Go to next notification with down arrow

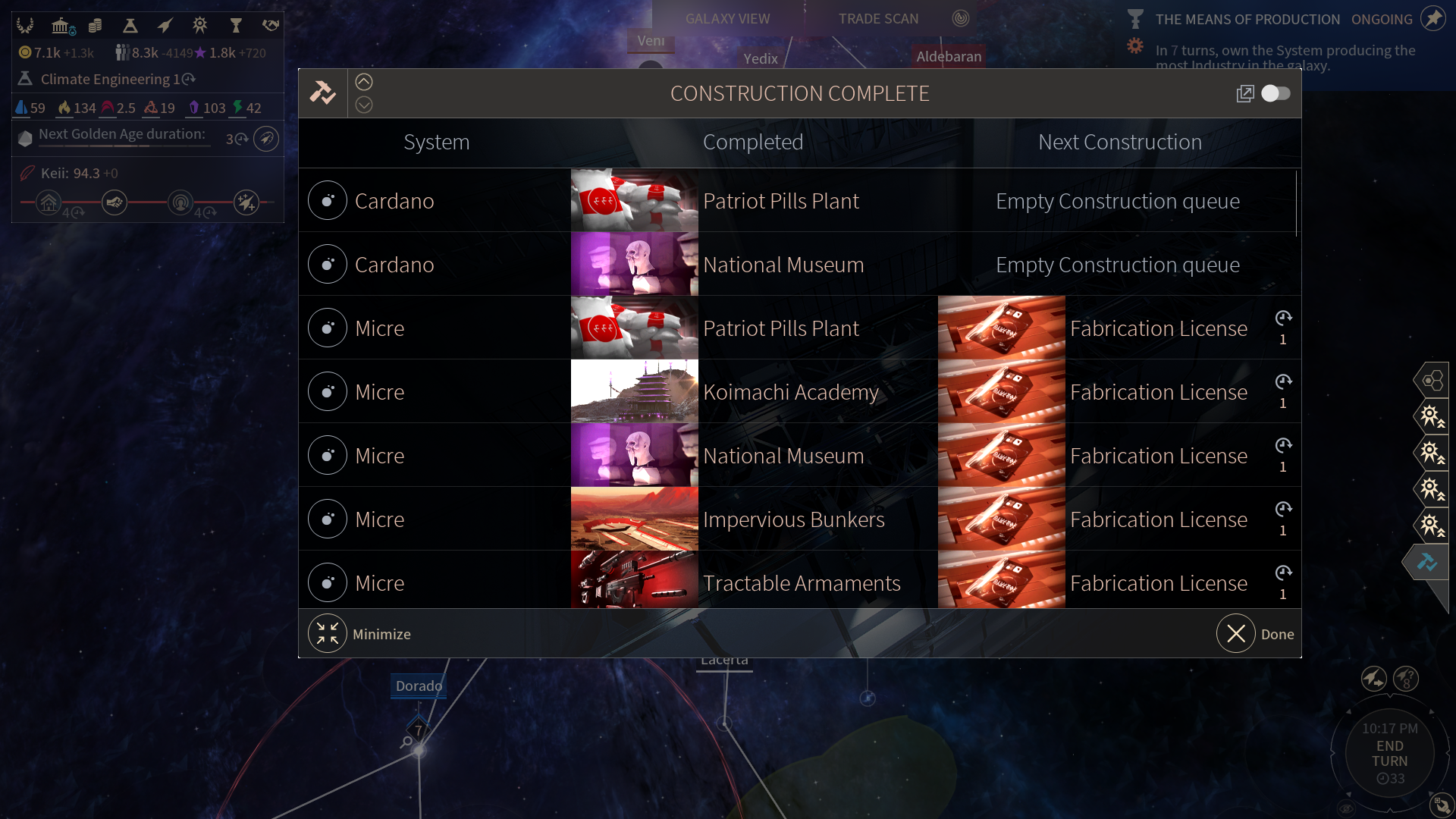click(364, 105)
